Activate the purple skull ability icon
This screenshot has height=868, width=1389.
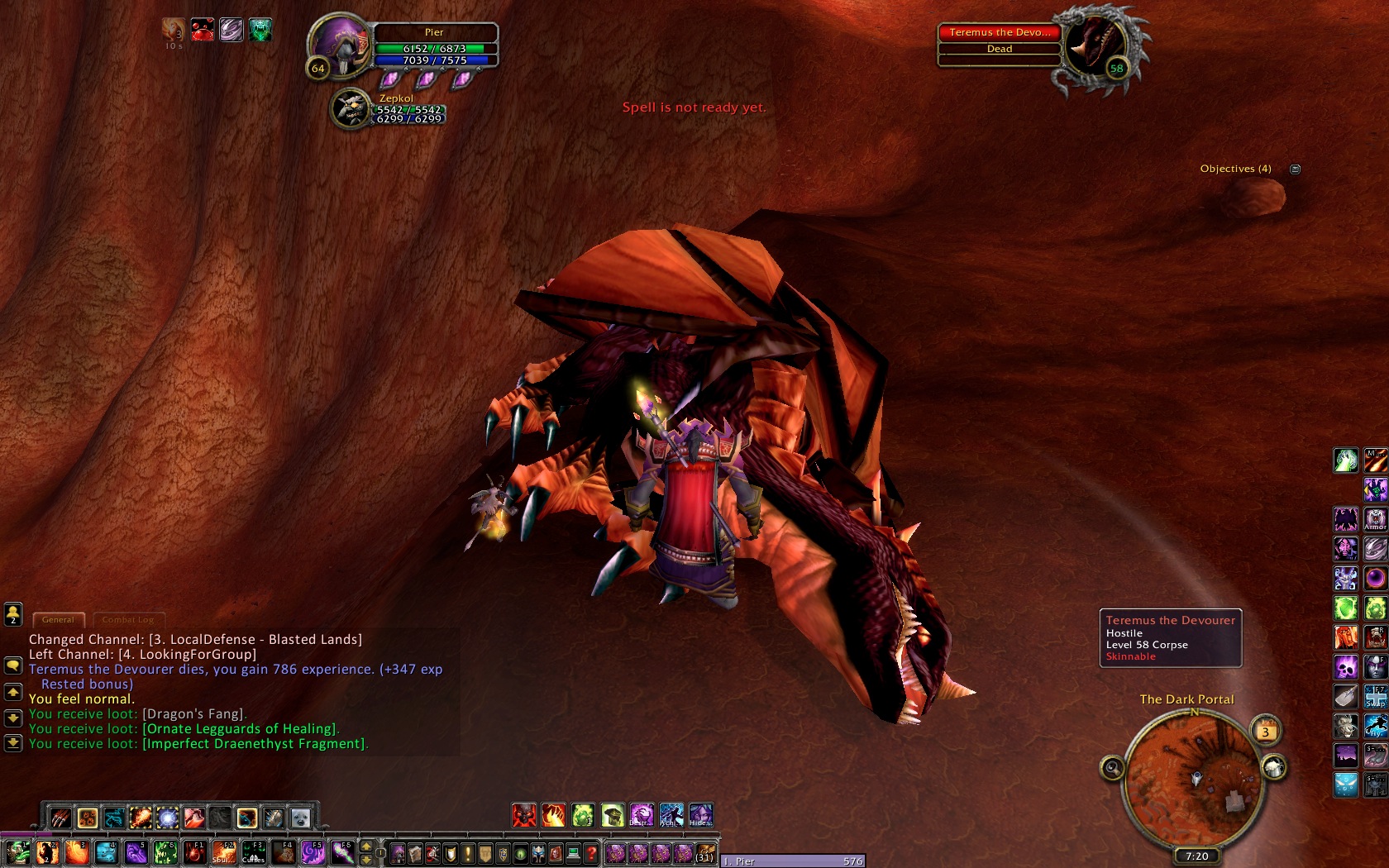(x=1346, y=666)
